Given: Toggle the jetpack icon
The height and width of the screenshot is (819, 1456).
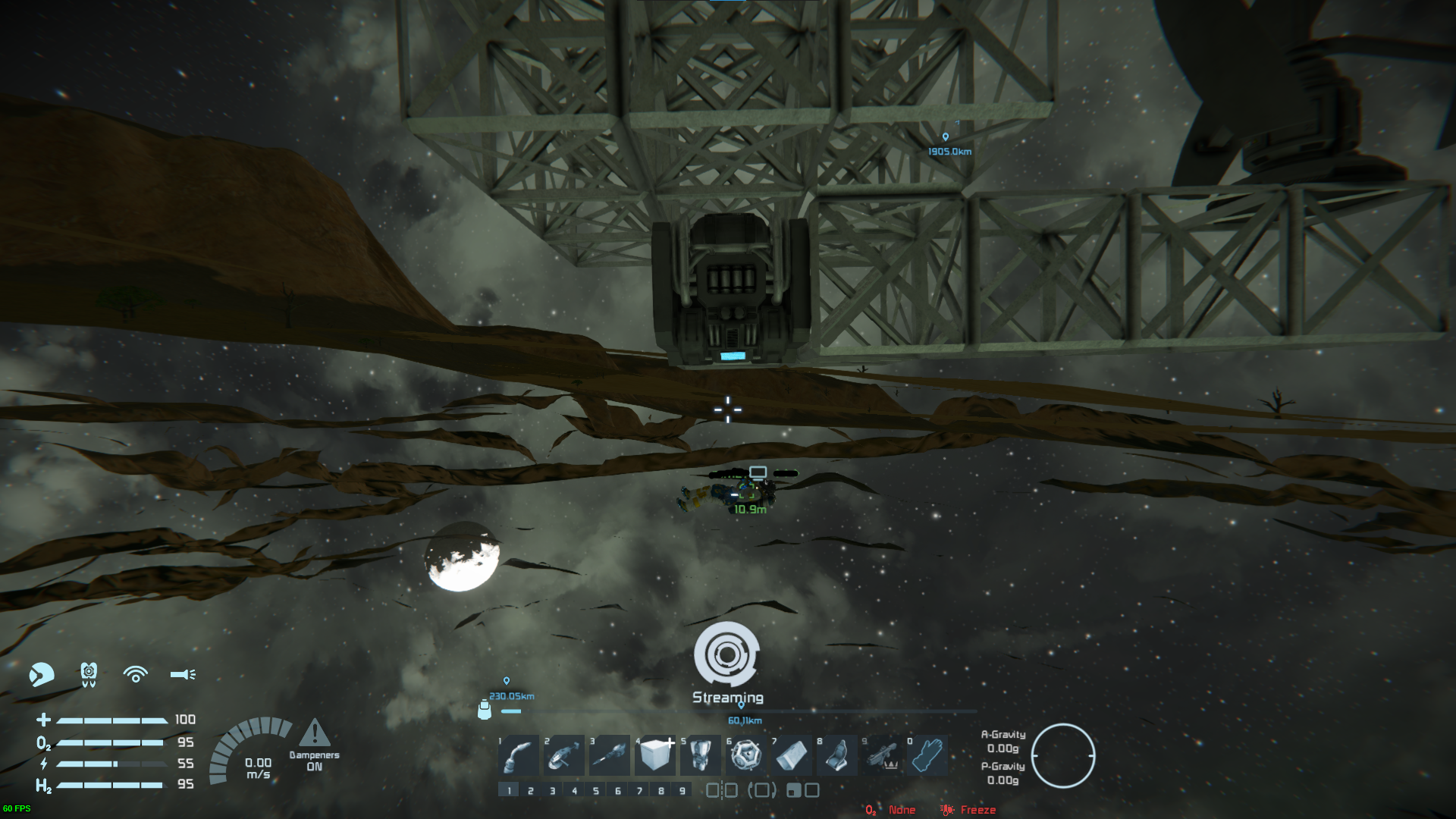Looking at the screenshot, I should [89, 674].
